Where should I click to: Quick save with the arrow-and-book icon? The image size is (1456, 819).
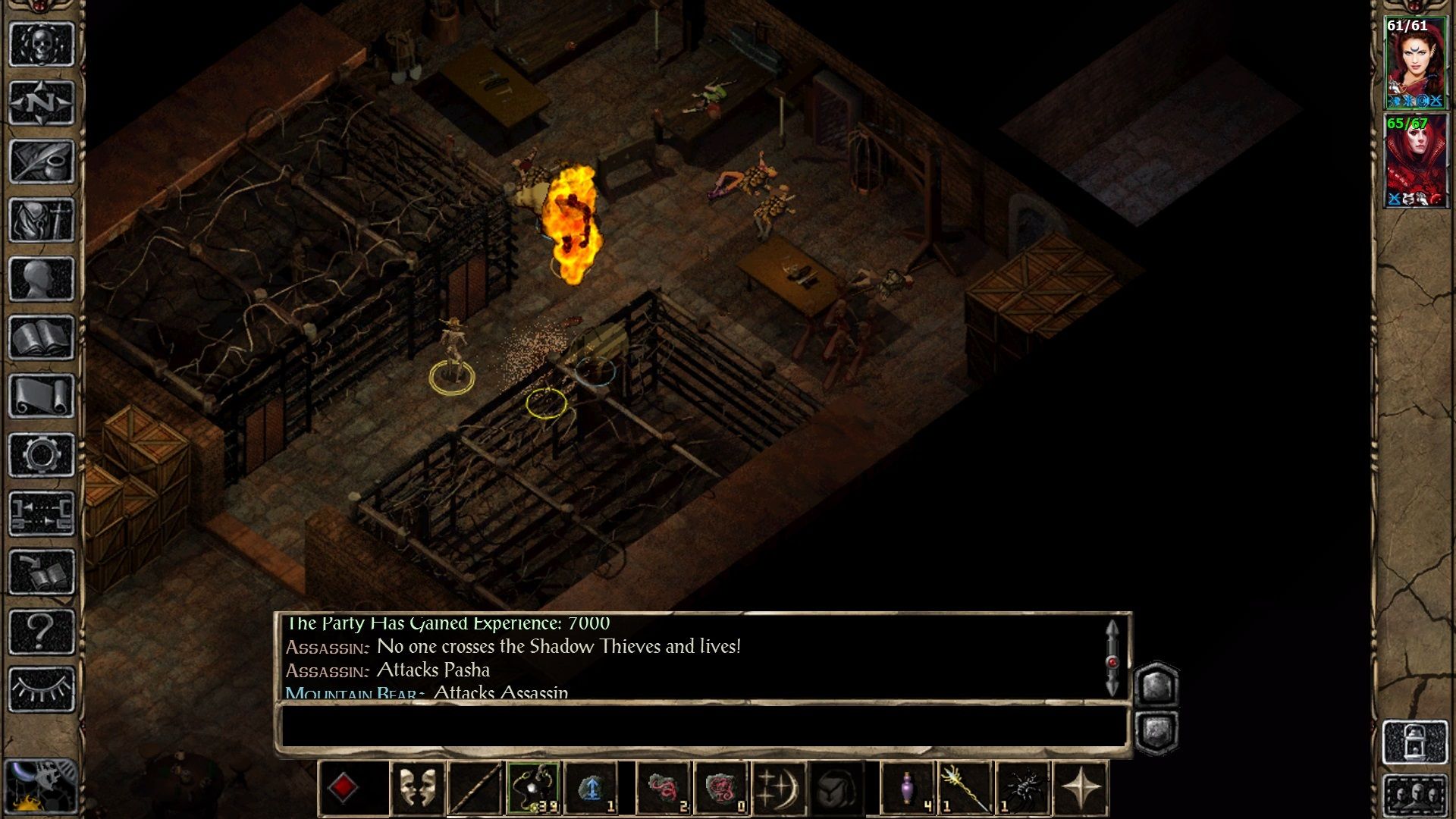(x=41, y=573)
